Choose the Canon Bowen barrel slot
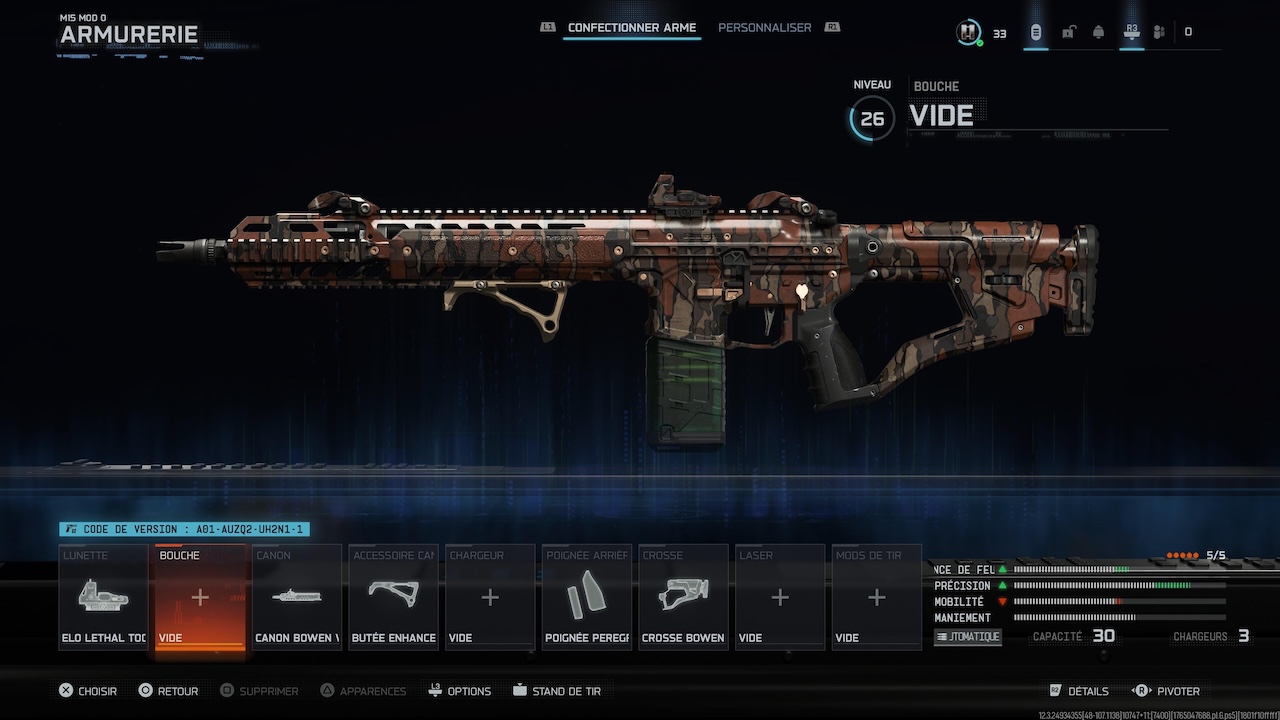 pyautogui.click(x=297, y=597)
